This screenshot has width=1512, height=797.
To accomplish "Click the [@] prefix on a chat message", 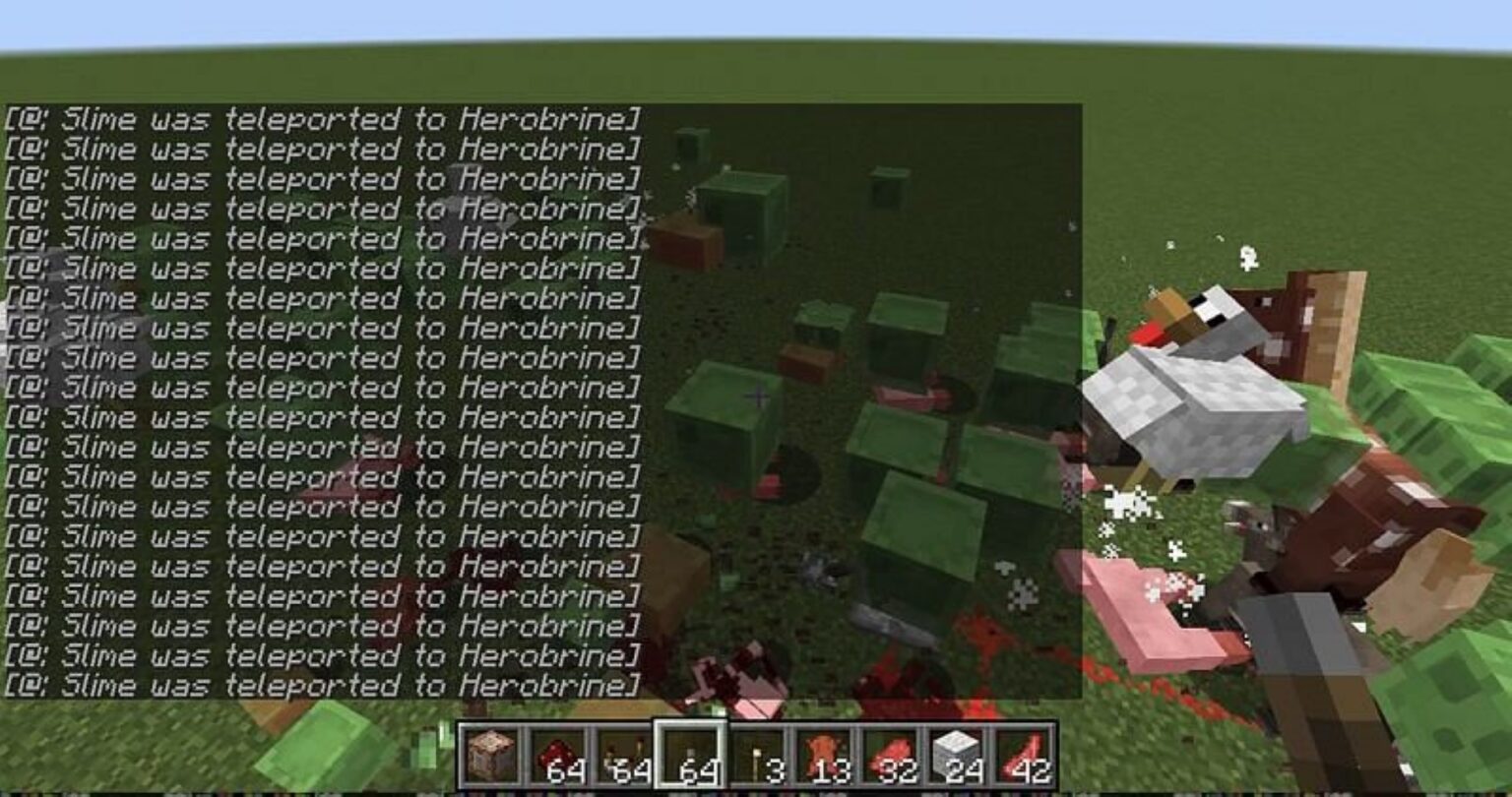I will pyautogui.click(x=25, y=120).
